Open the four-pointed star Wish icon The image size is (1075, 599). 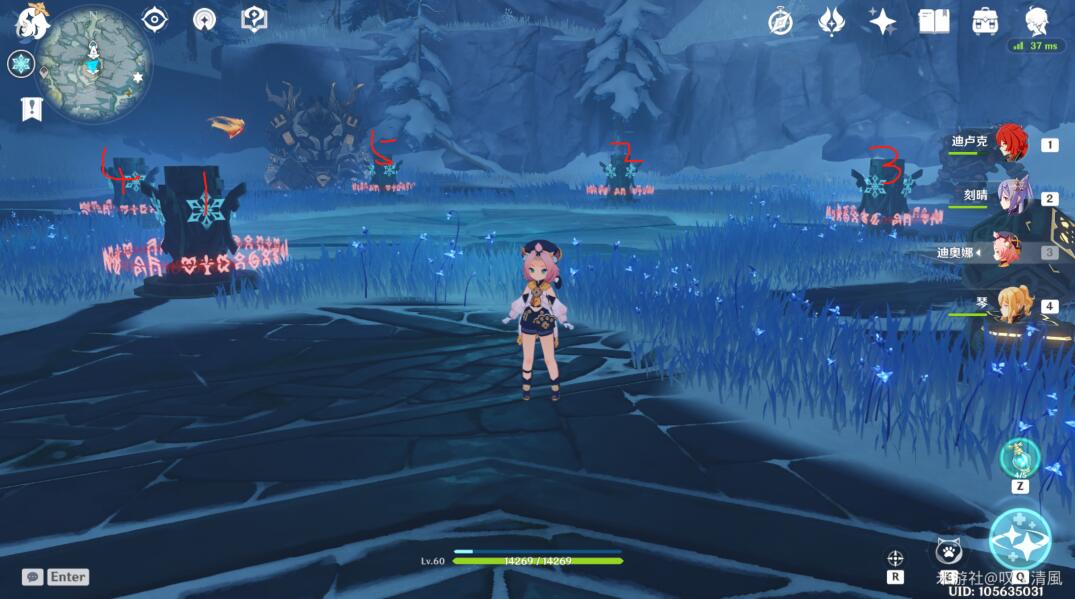tap(883, 22)
